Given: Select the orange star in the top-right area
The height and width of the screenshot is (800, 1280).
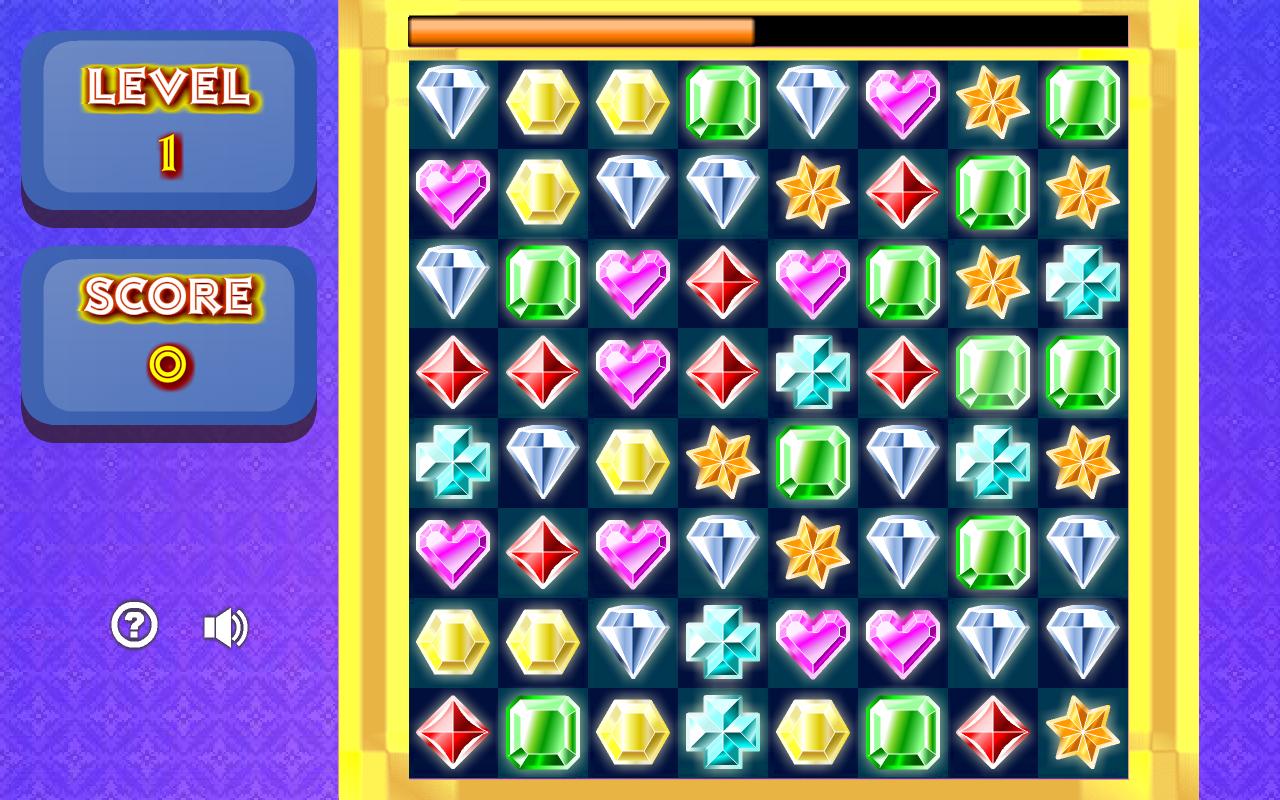Looking at the screenshot, I should [993, 102].
